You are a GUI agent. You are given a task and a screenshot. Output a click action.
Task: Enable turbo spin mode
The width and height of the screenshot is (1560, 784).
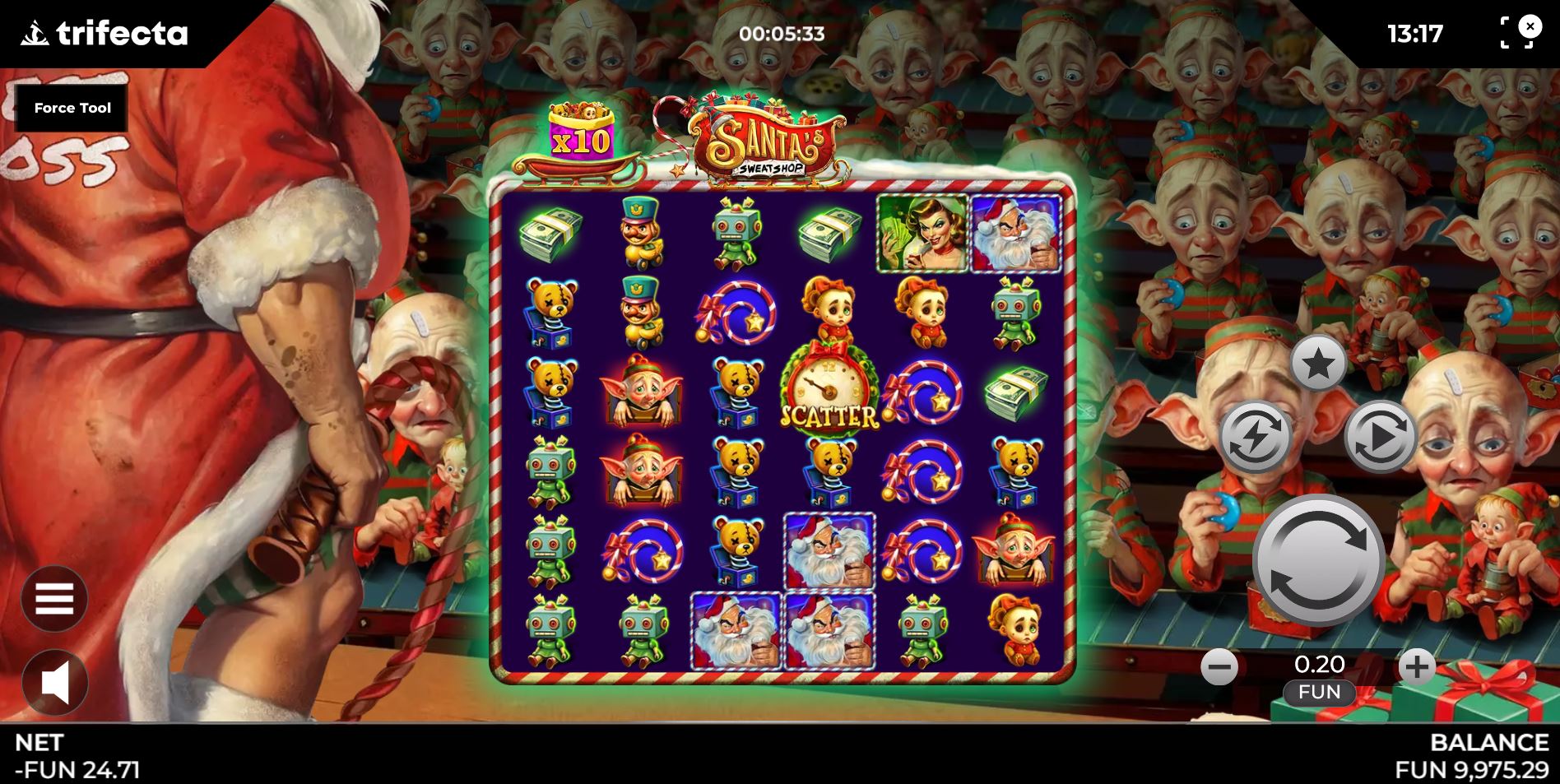pyautogui.click(x=1254, y=434)
